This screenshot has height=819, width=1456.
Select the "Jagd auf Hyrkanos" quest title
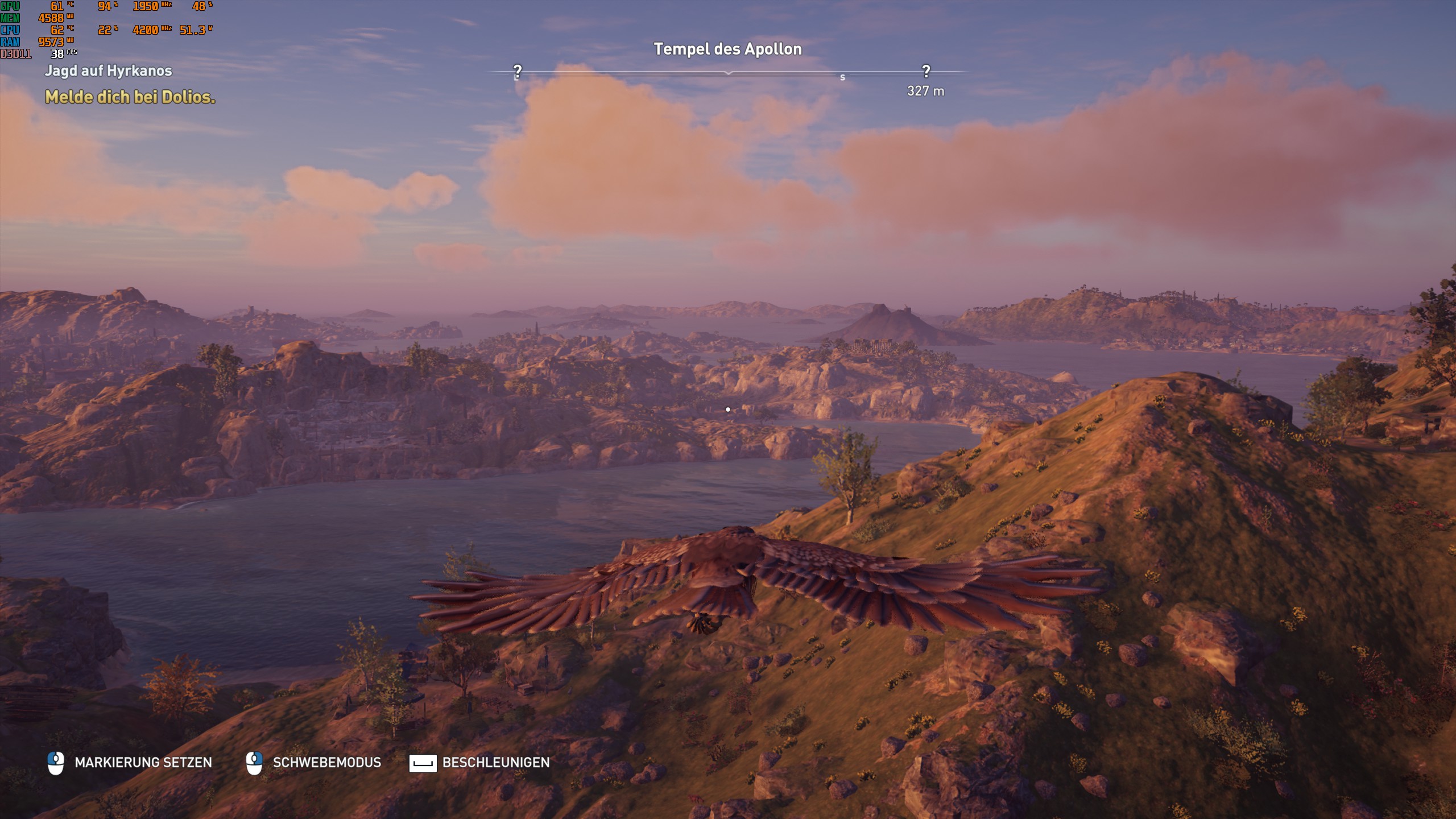click(x=108, y=71)
